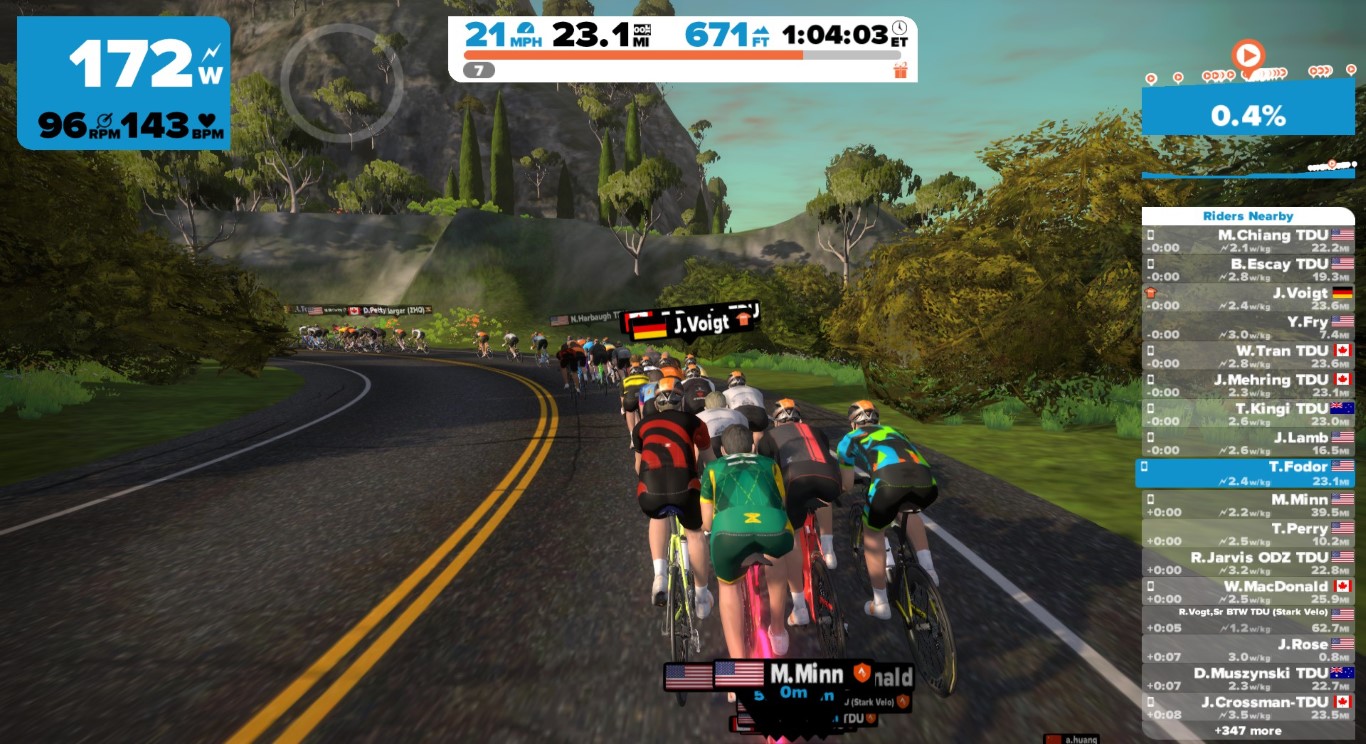
Task: Select R.Vogt,Sr BTW TDU row
Action: click(x=1248, y=620)
